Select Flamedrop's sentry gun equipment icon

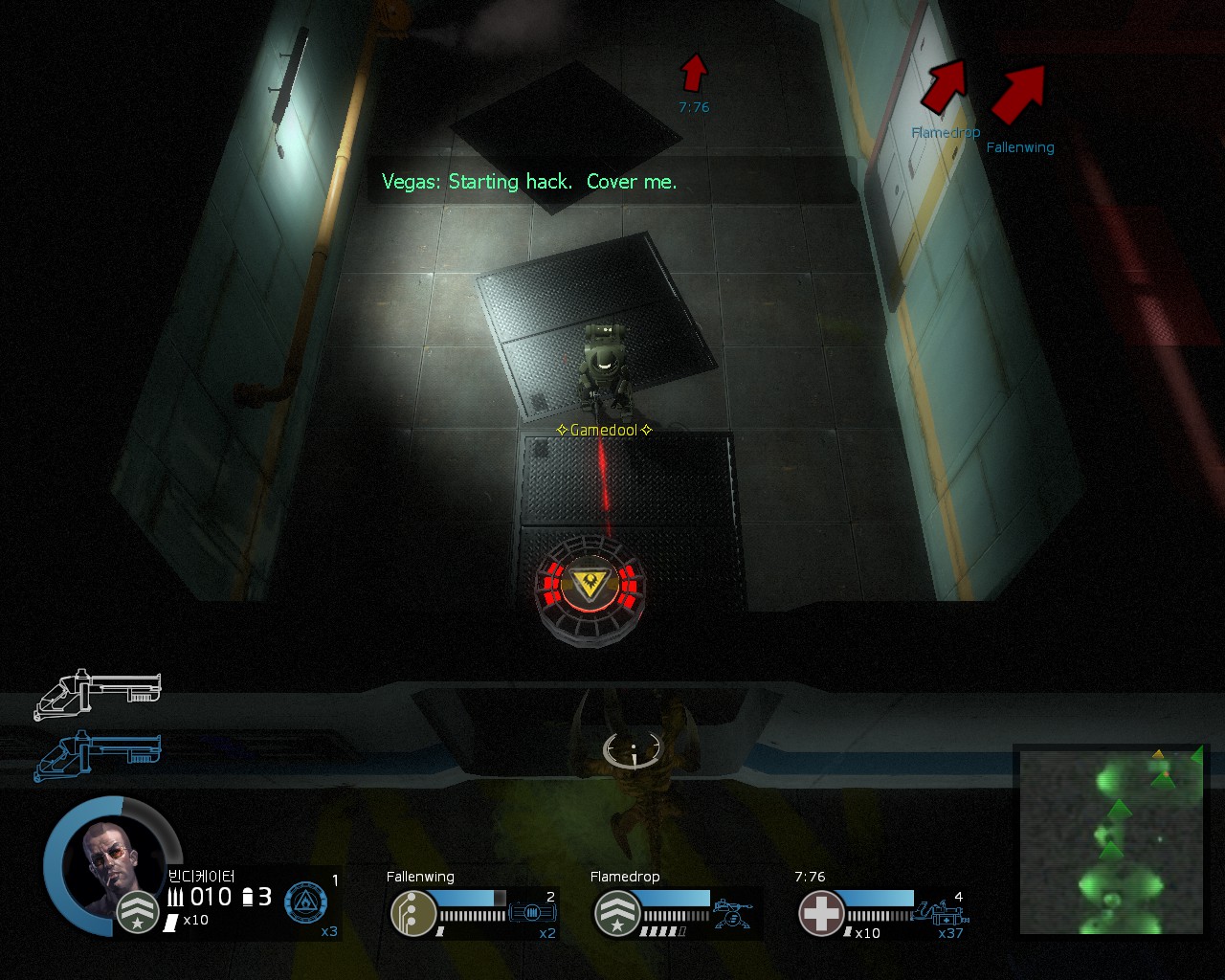(734, 912)
